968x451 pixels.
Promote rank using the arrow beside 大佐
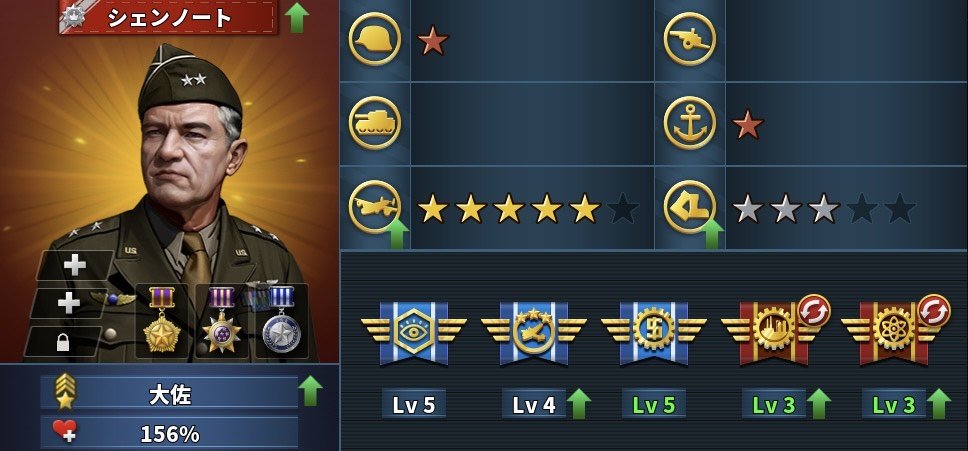(x=310, y=390)
